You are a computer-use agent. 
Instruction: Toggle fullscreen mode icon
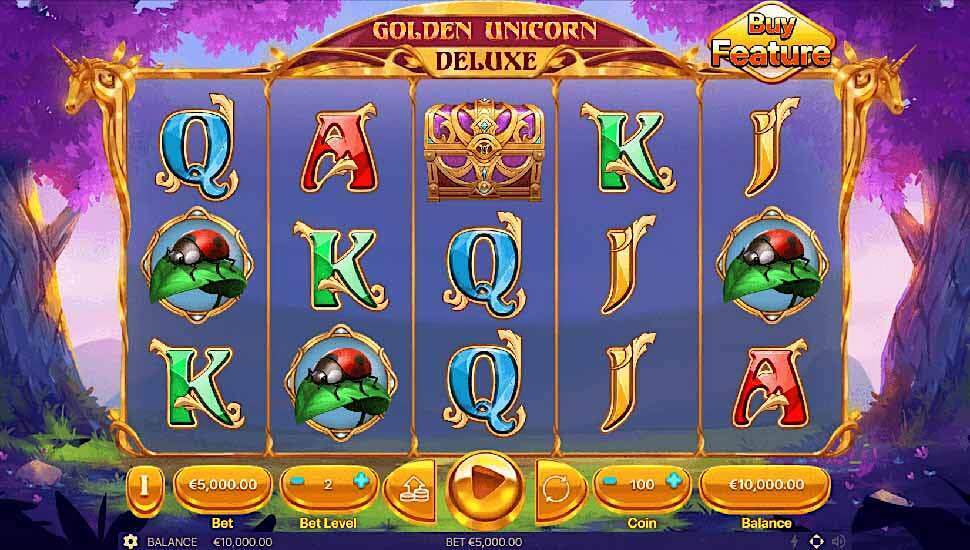coord(817,541)
